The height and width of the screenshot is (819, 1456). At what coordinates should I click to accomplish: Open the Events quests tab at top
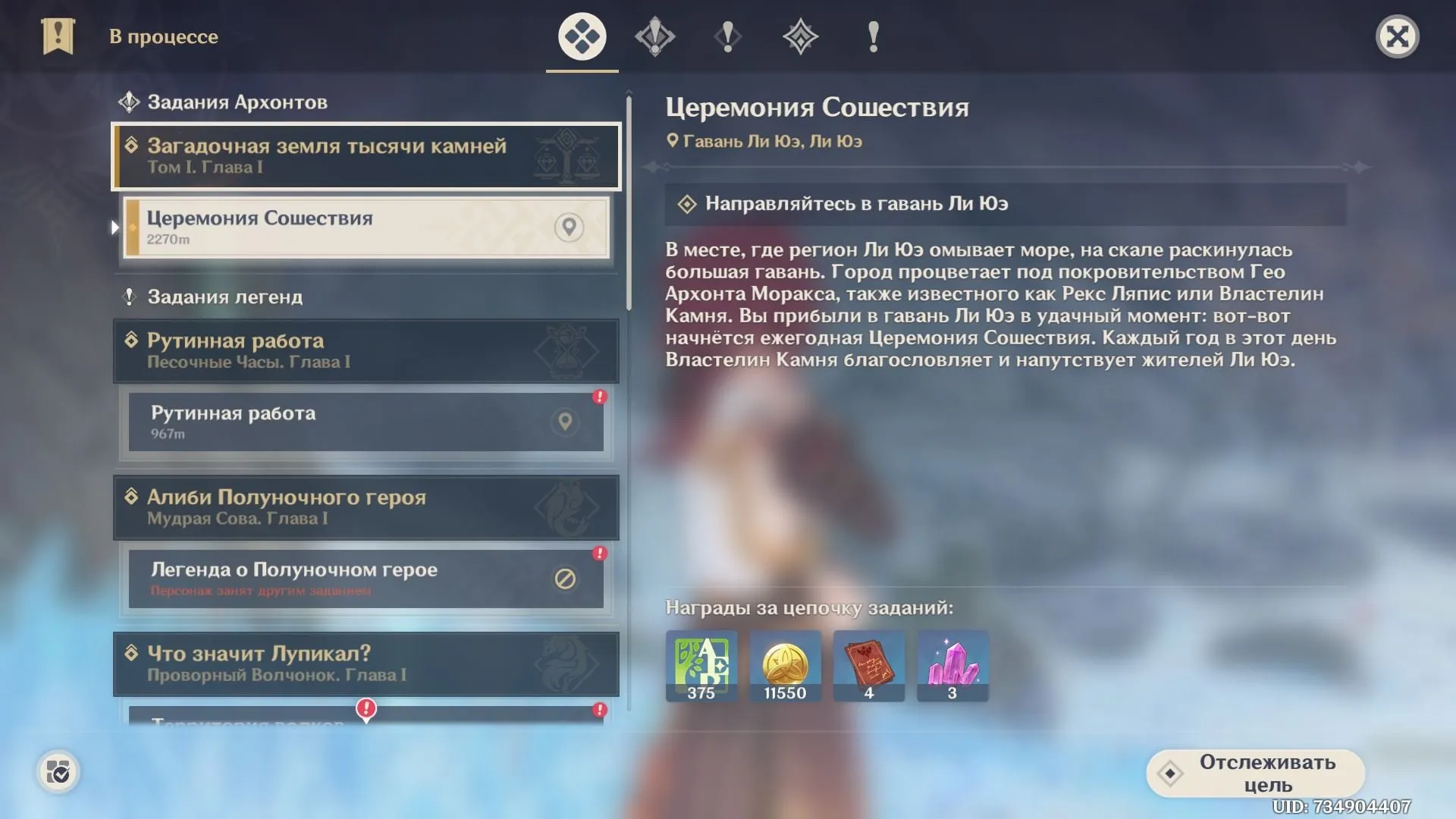click(x=871, y=36)
